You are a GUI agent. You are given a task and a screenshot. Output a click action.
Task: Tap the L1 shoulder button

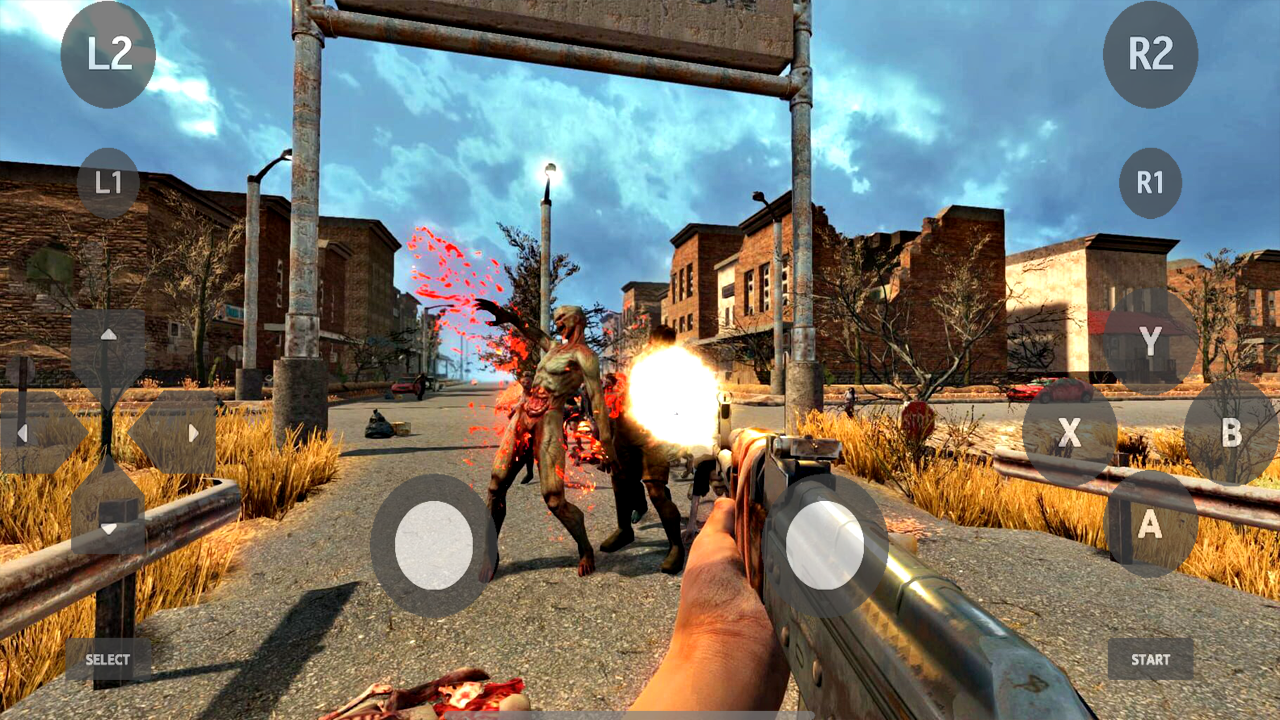(107, 182)
